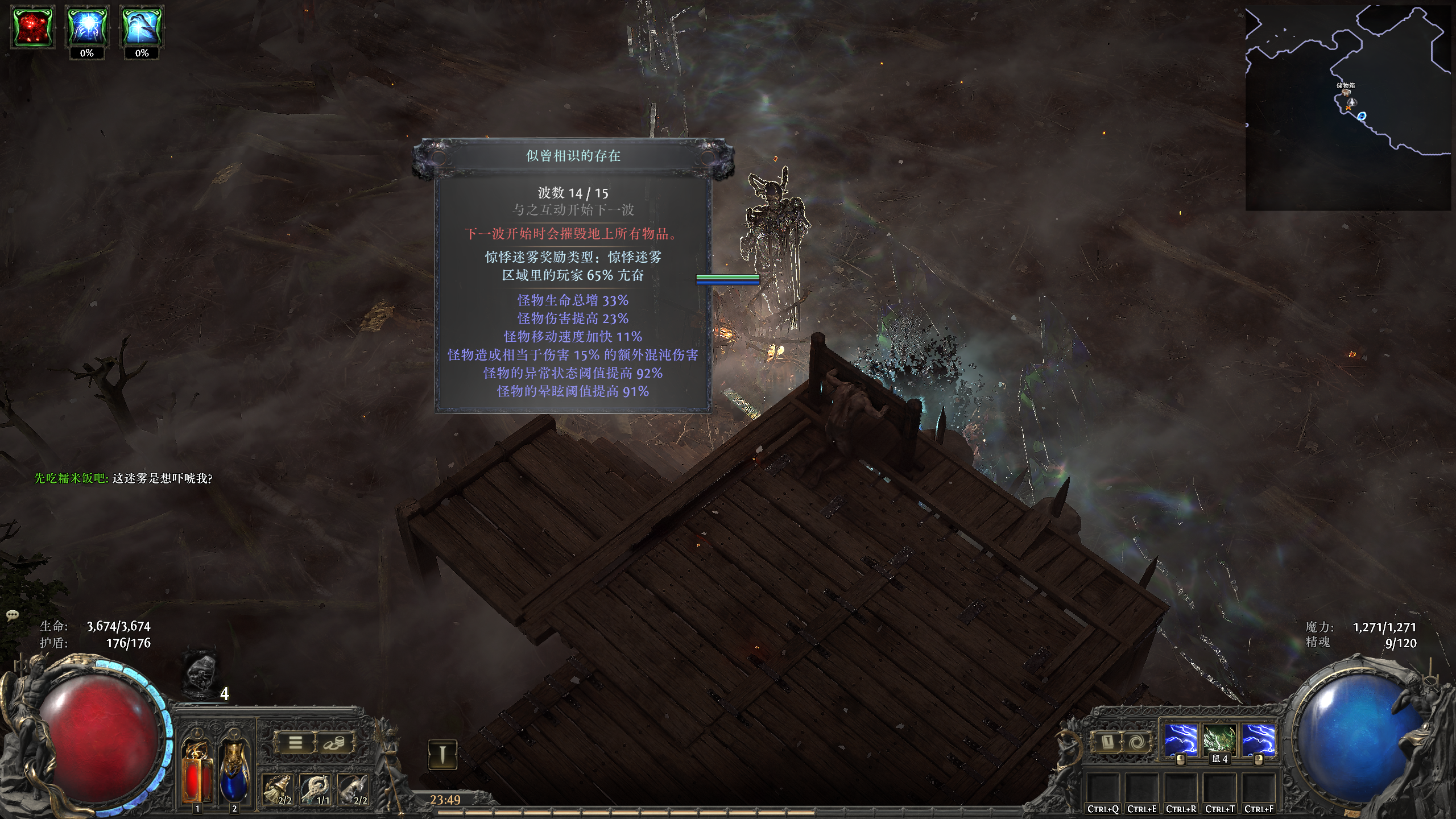
Task: Click the nail icon button above the timer
Action: tap(442, 754)
